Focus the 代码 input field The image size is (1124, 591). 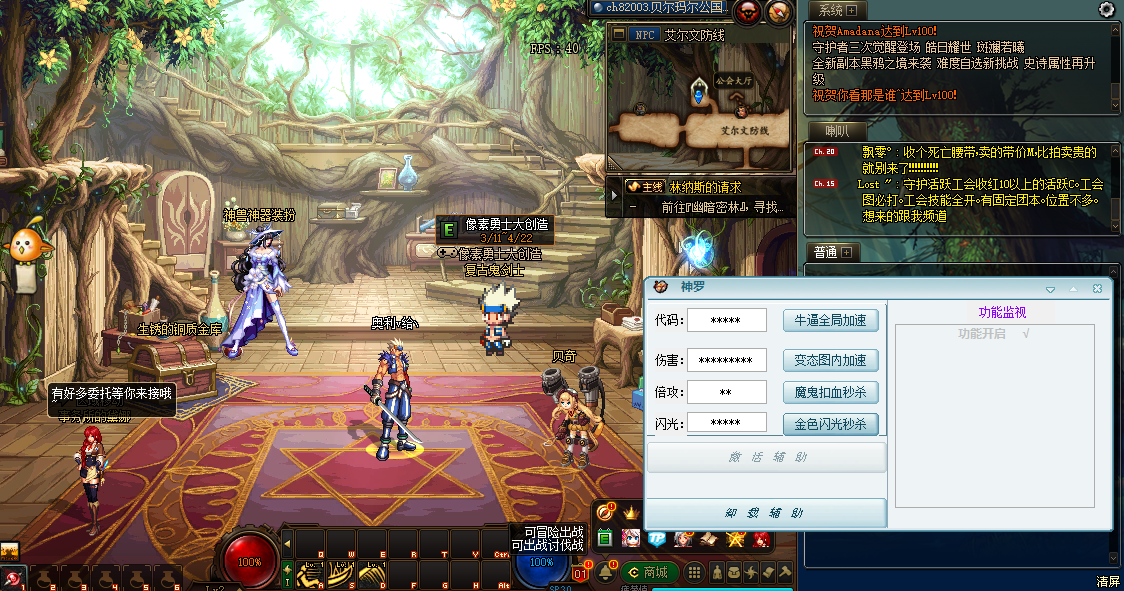[x=727, y=320]
